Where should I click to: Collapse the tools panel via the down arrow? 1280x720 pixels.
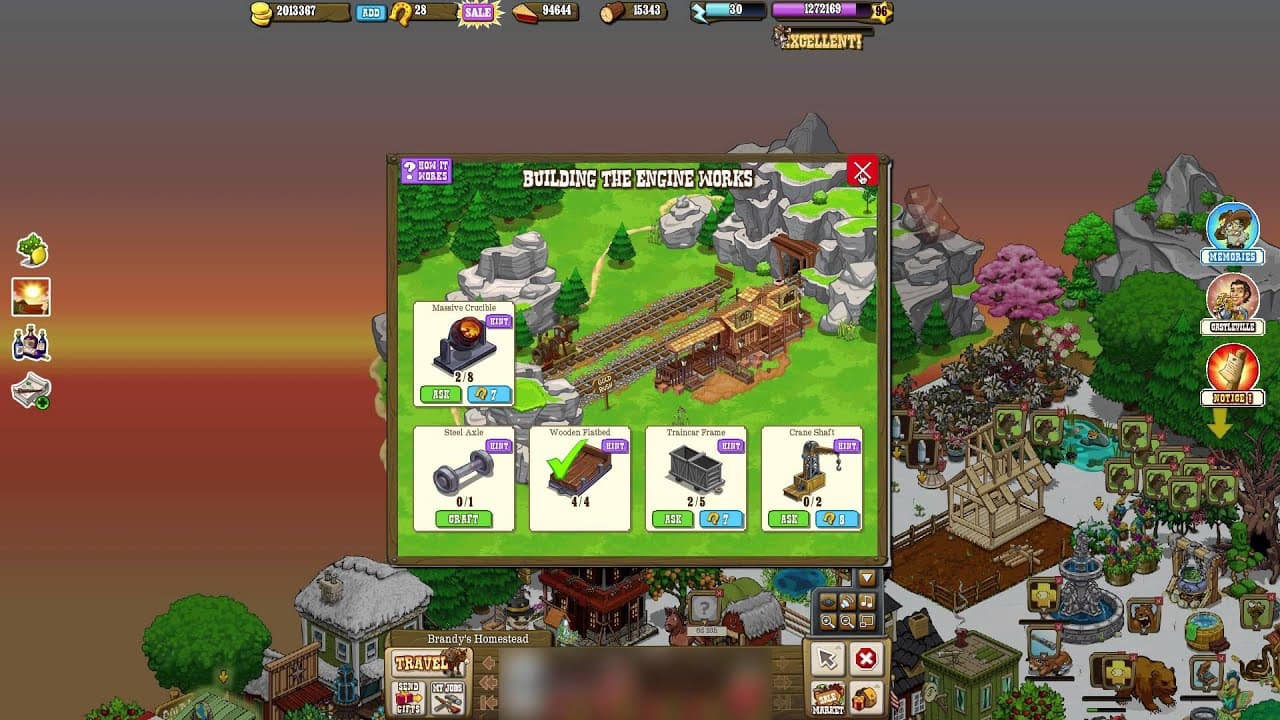865,577
